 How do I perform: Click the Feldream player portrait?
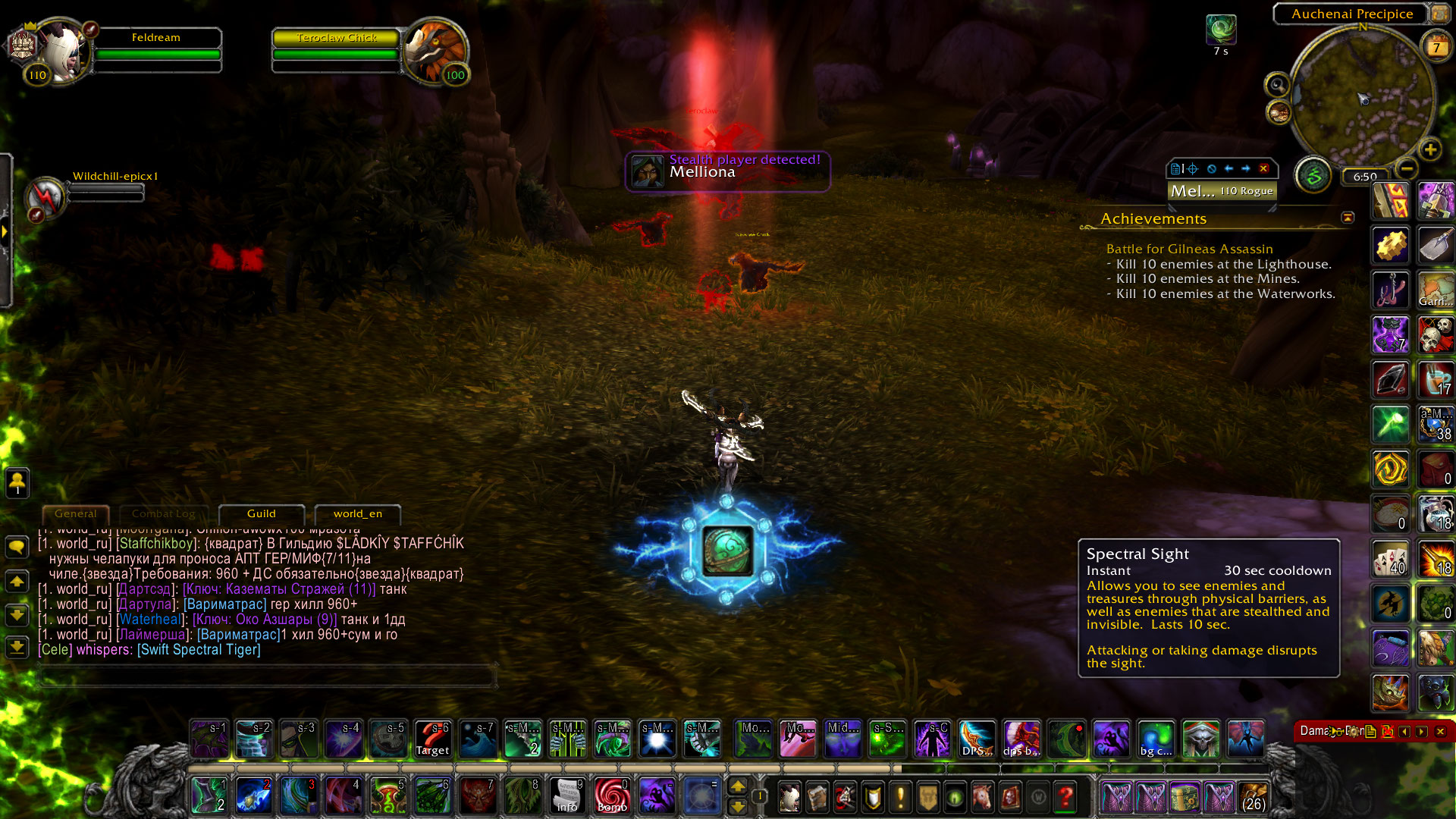coord(62,52)
